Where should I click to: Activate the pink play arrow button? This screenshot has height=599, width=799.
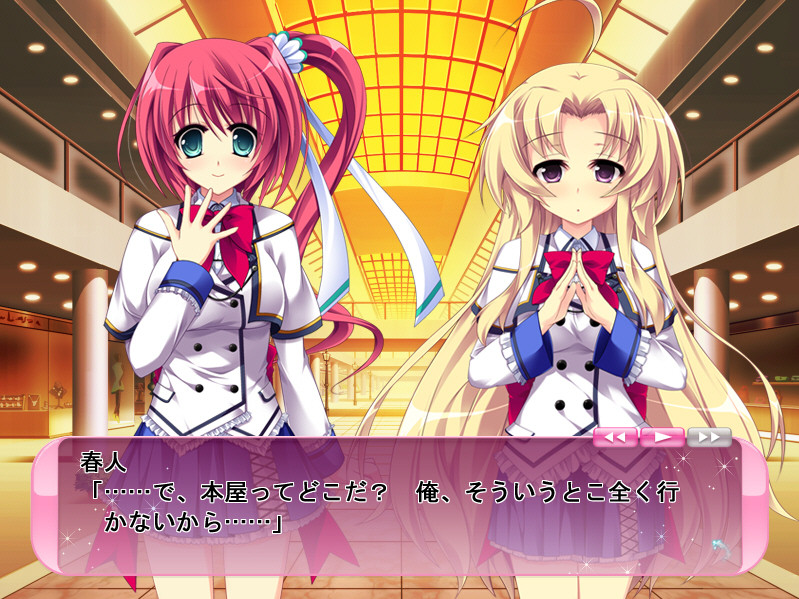[x=661, y=437]
